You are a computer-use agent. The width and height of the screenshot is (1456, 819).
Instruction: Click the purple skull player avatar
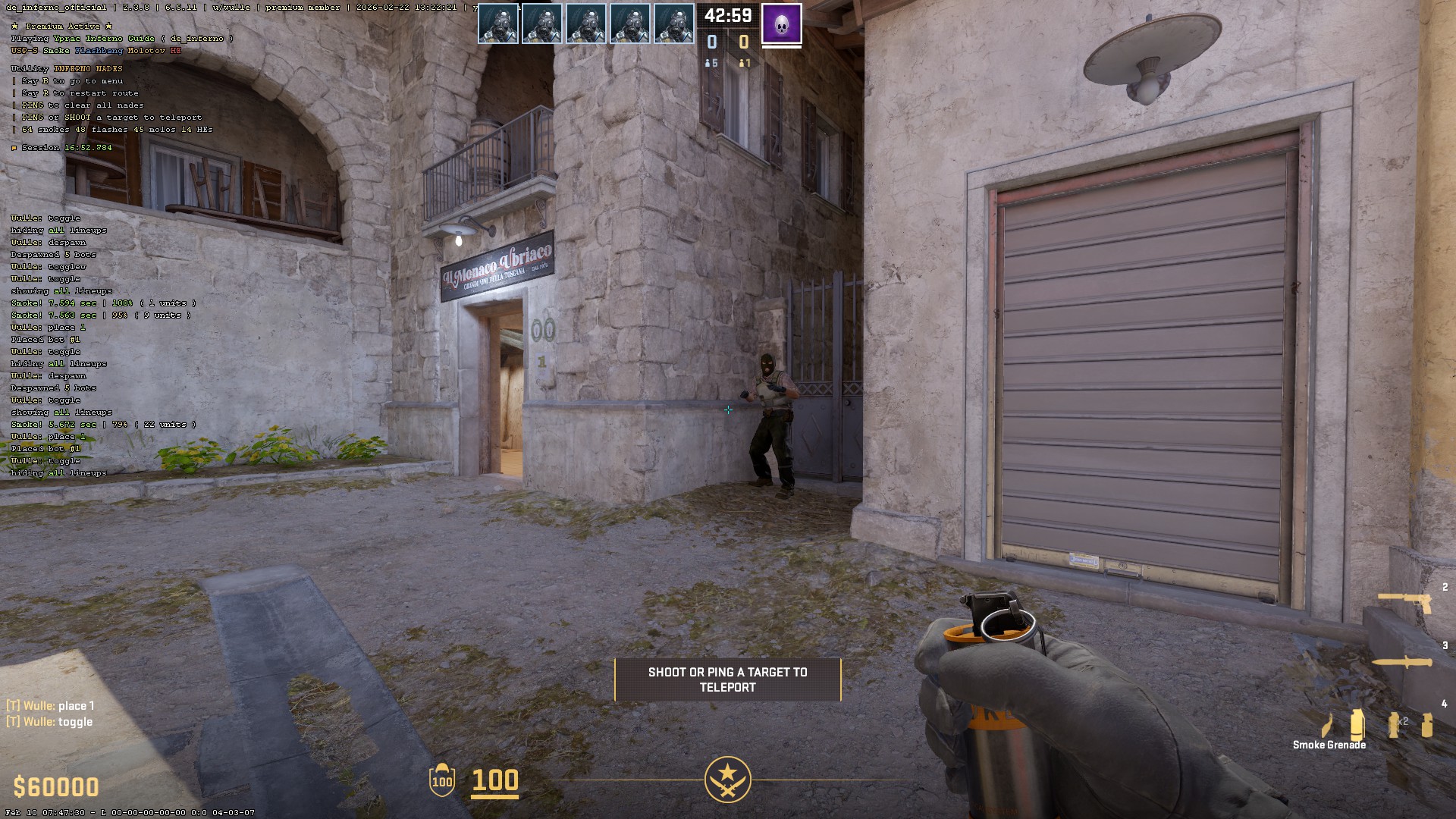(781, 24)
